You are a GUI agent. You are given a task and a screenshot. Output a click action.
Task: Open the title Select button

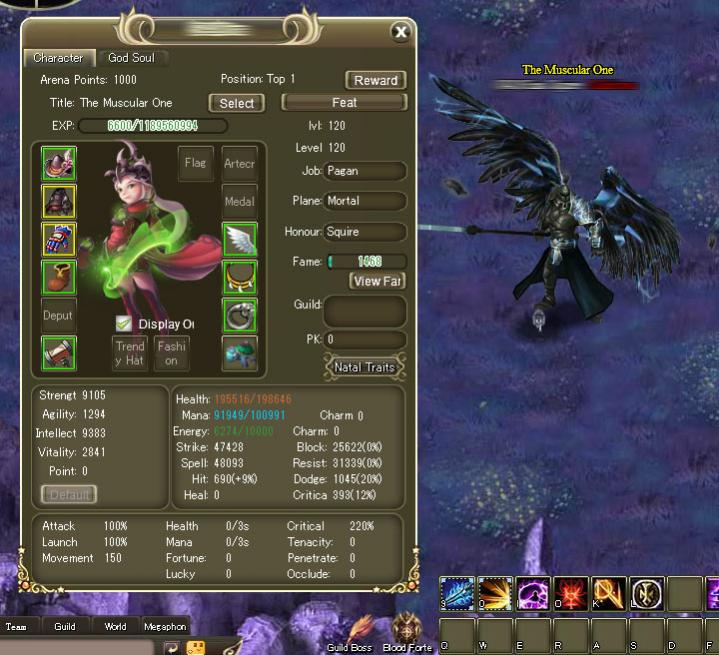pos(236,103)
